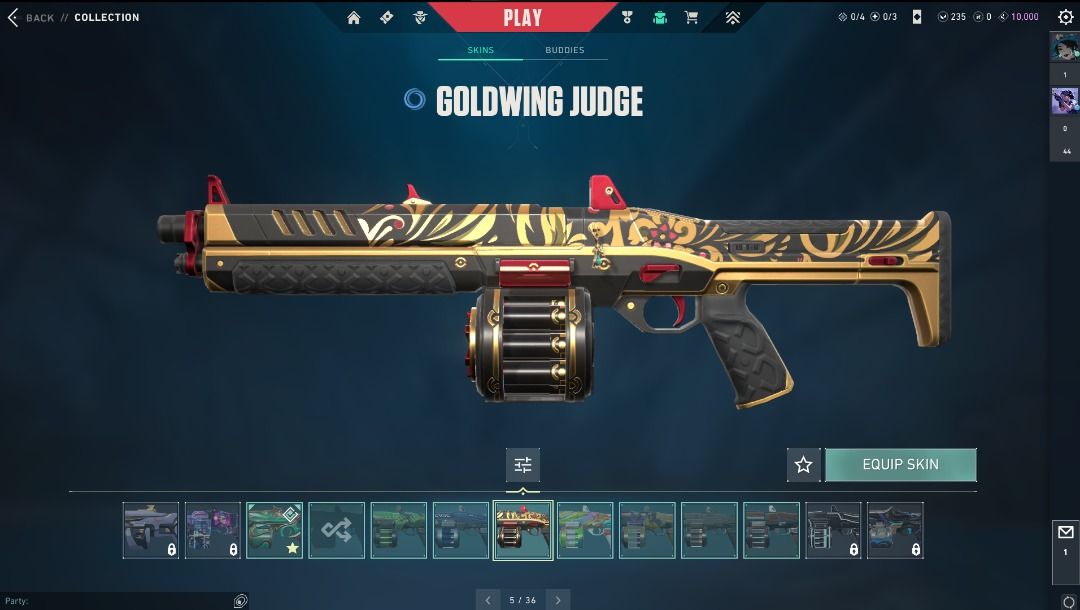Go to the previous skin page arrow
This screenshot has height=610, width=1080.
pyautogui.click(x=488, y=600)
